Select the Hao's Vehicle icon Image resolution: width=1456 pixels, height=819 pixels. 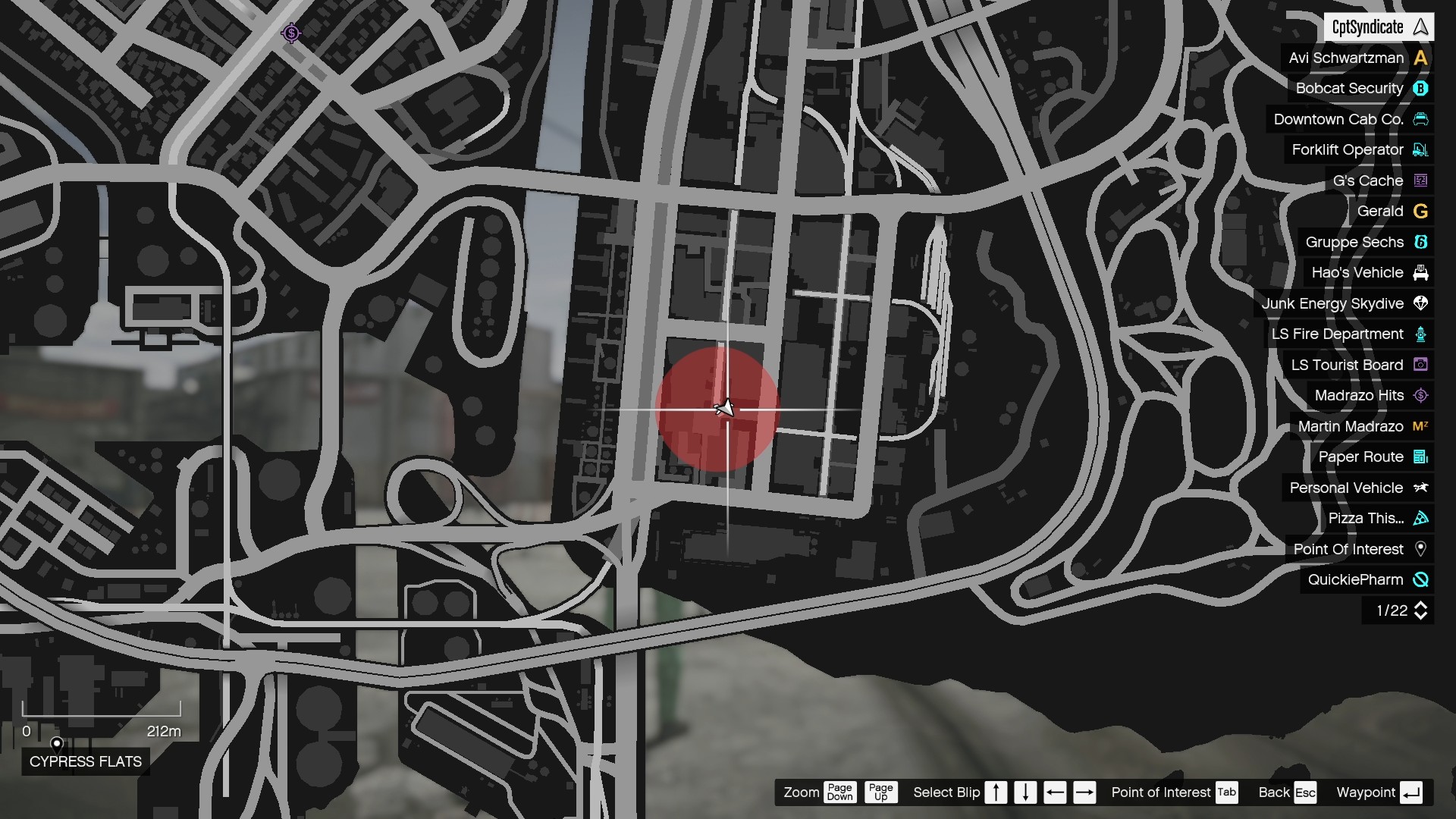click(x=1421, y=272)
